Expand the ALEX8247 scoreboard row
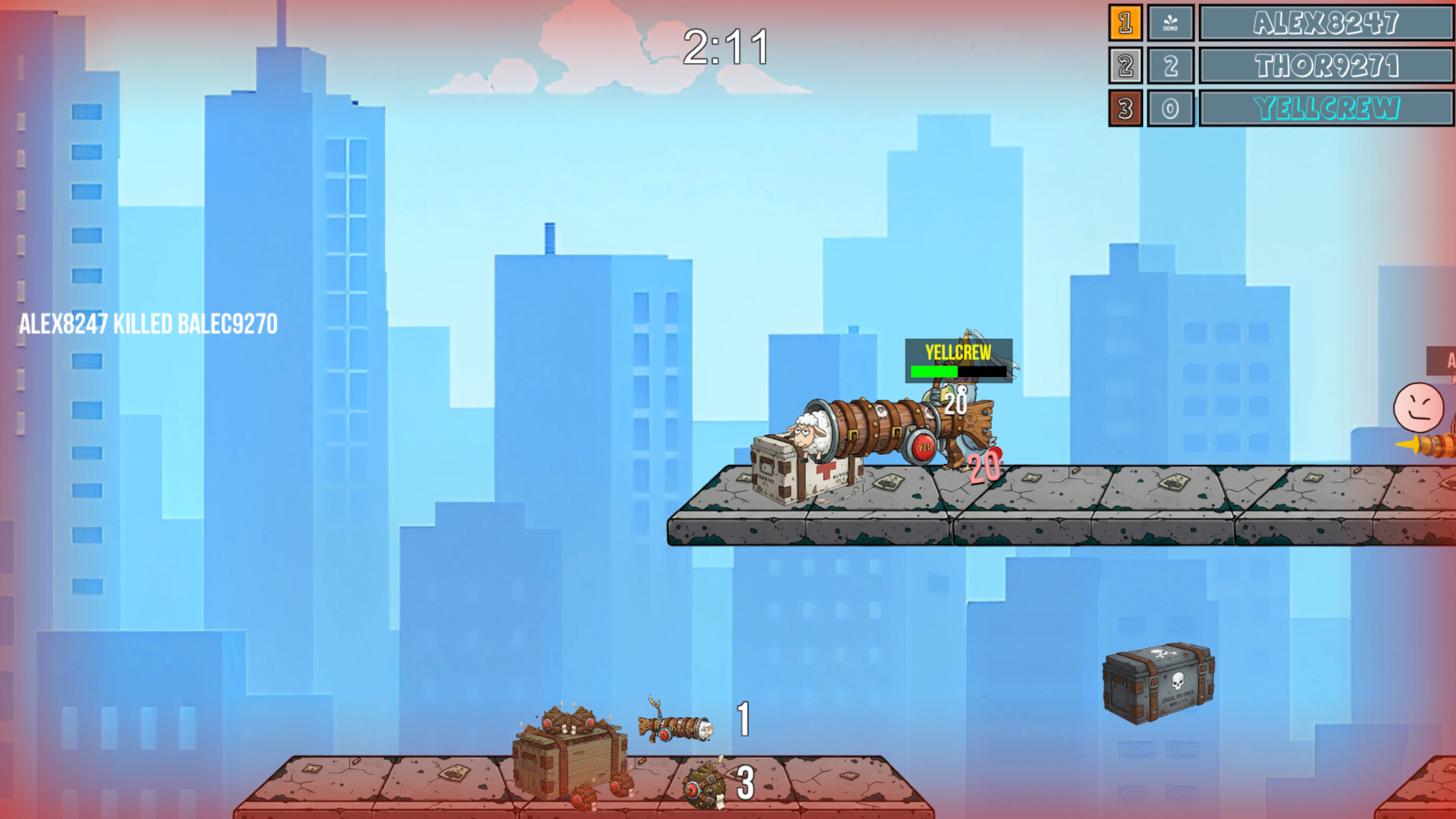The width and height of the screenshot is (1456, 819). (1326, 24)
